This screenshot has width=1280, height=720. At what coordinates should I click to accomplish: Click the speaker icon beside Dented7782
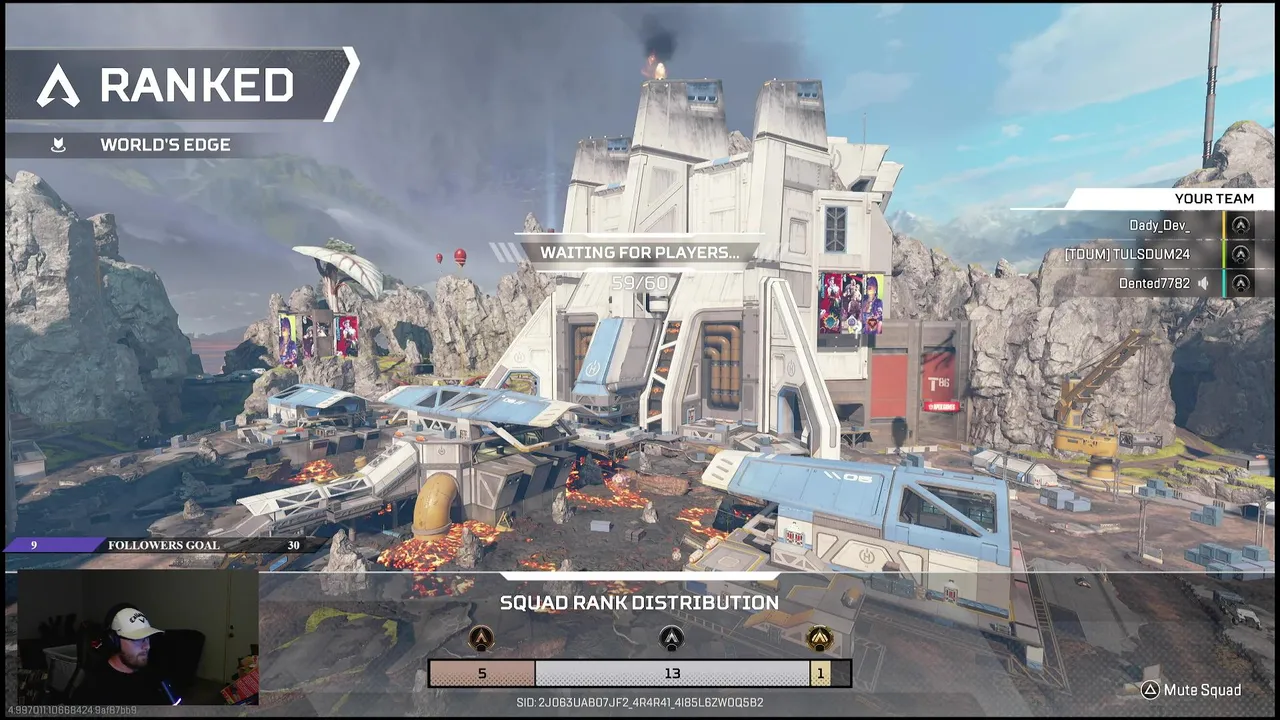tap(1204, 284)
